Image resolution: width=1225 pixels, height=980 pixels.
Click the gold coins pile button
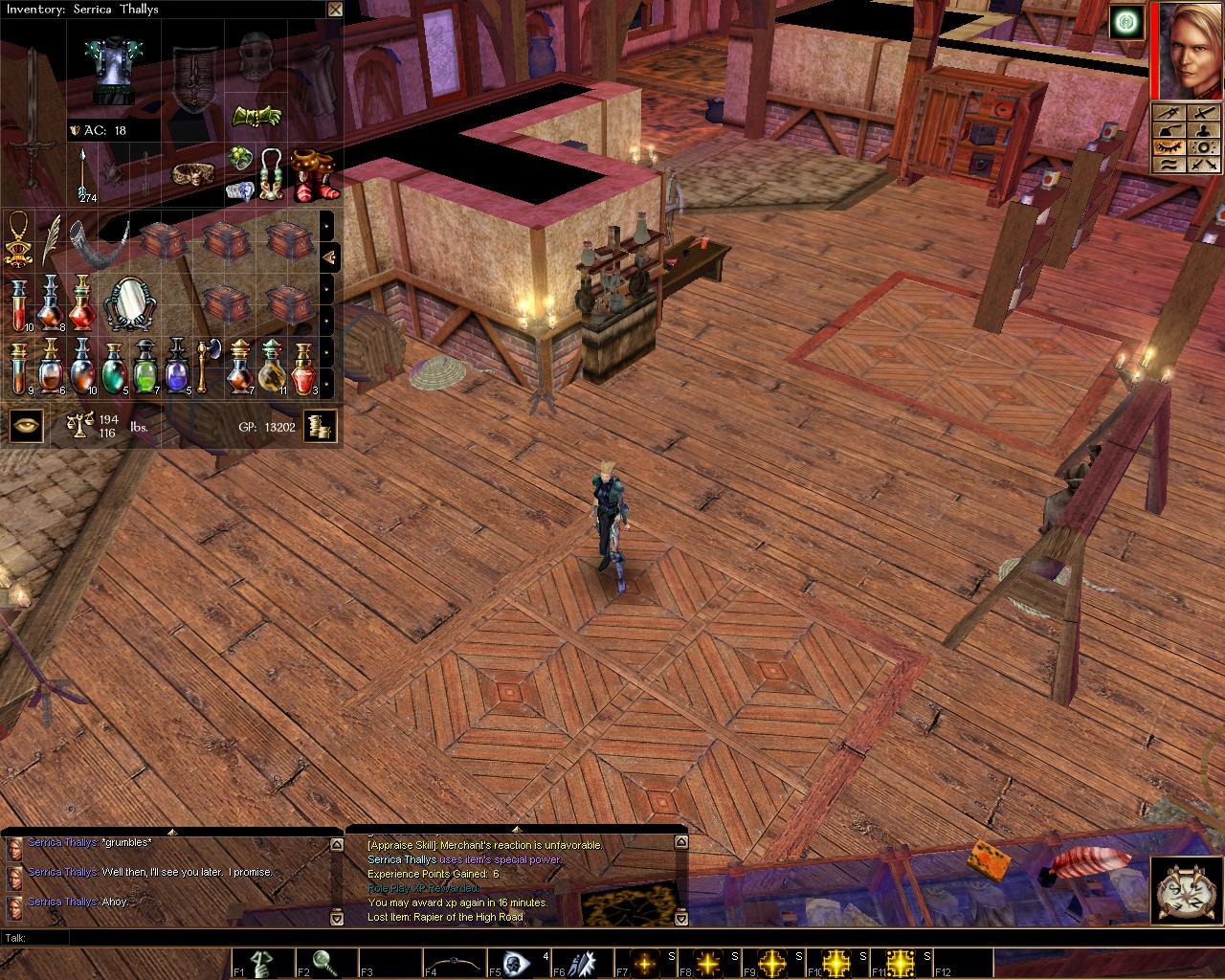click(321, 426)
